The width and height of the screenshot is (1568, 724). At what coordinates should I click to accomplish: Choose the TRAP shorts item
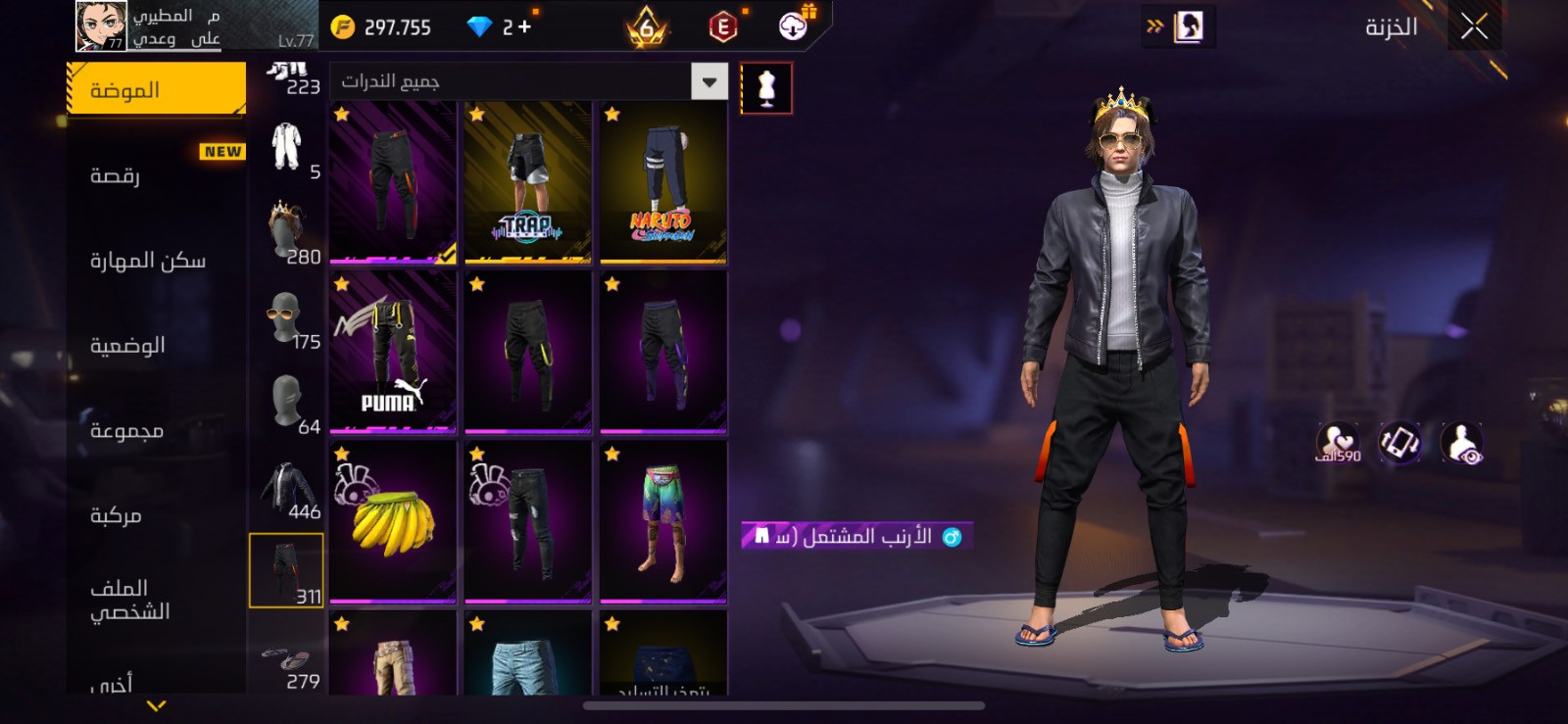(528, 182)
